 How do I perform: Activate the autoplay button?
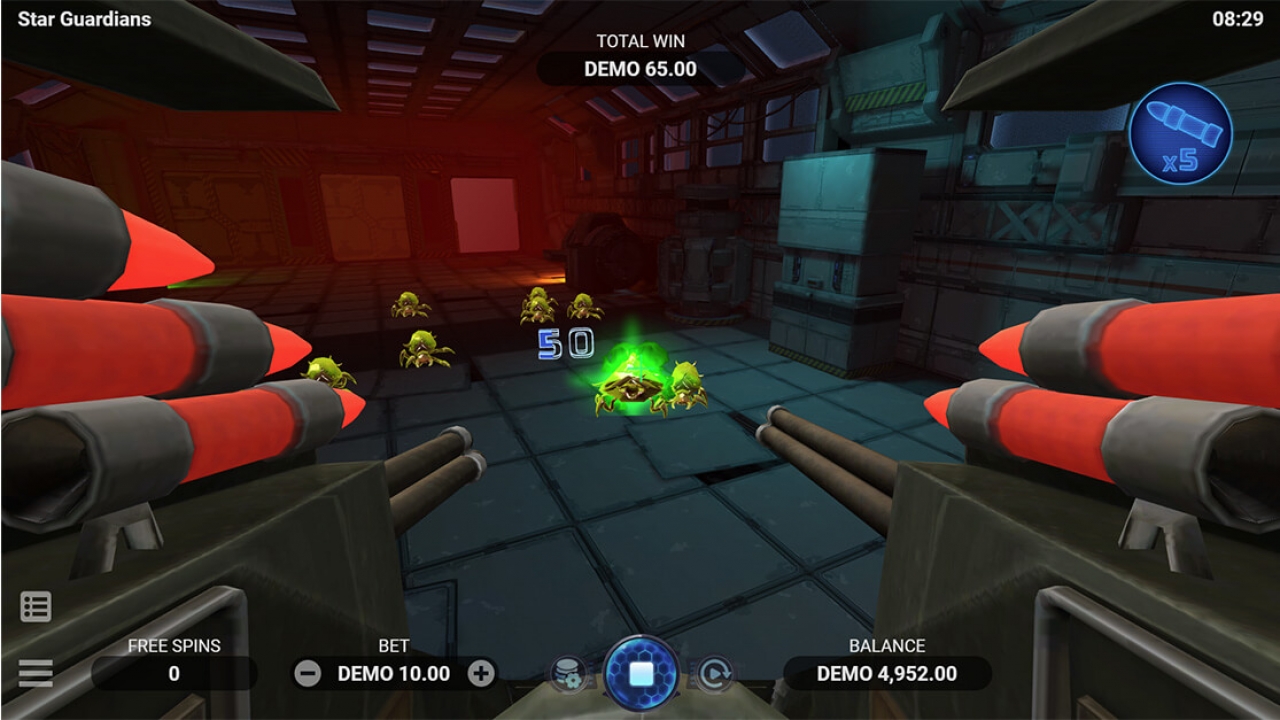[715, 674]
